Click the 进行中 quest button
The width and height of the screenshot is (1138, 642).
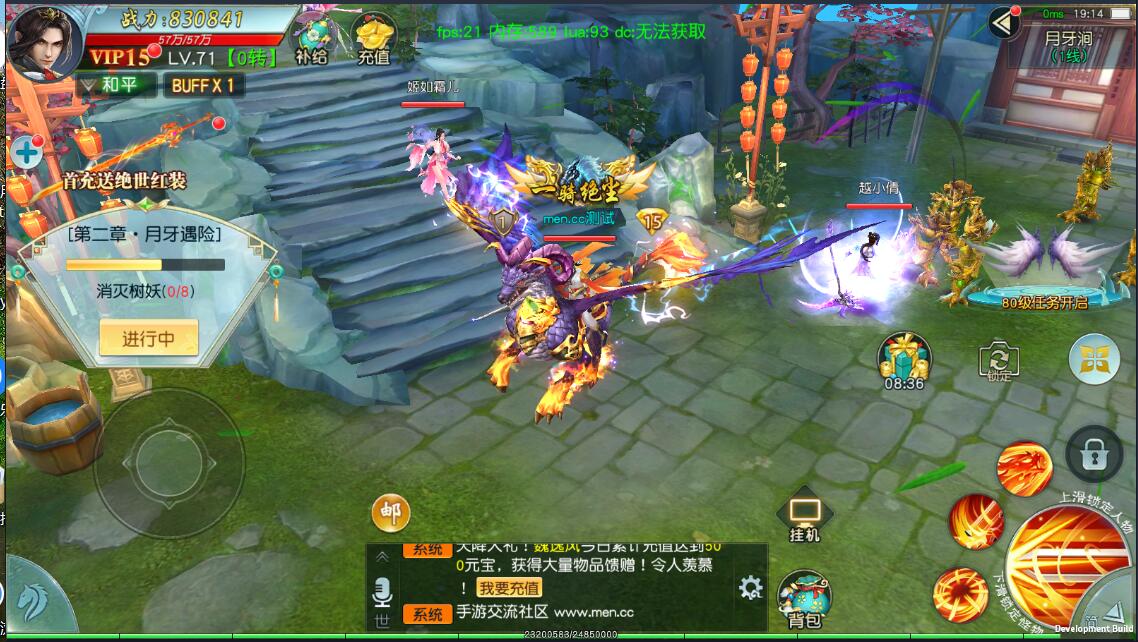coord(148,338)
